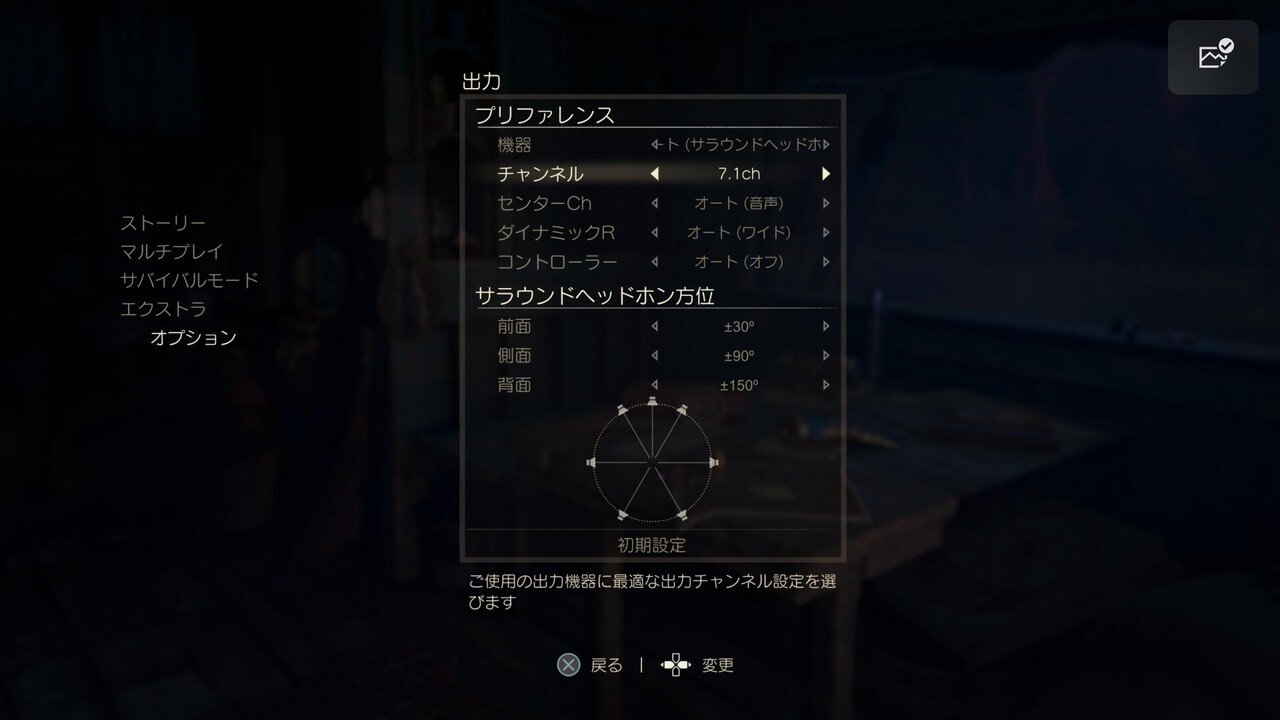This screenshot has height=720, width=1280.
Task: Click the X (戻る) controller button icon
Action: point(568,664)
